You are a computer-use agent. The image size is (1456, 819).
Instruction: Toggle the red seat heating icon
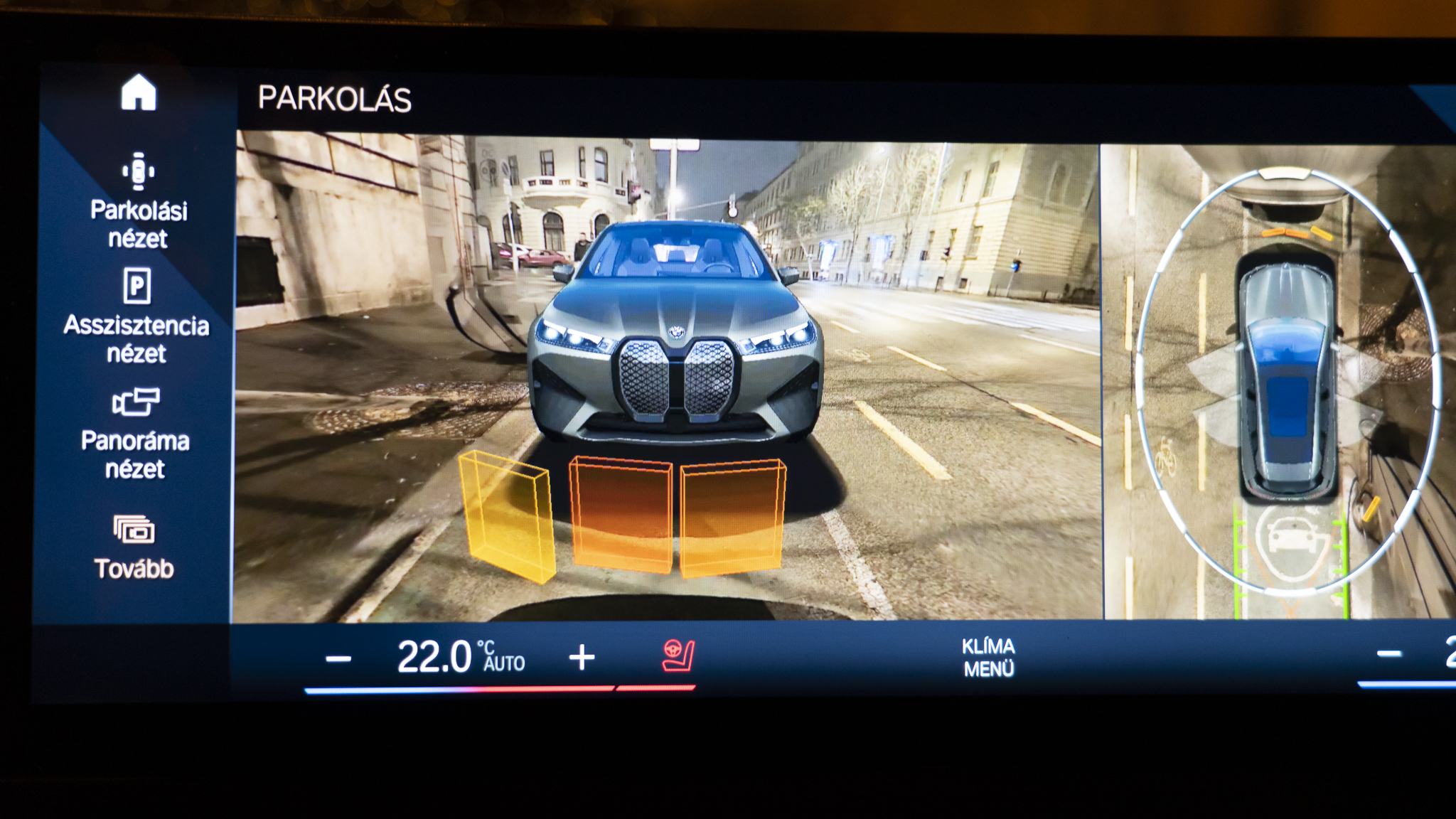678,656
